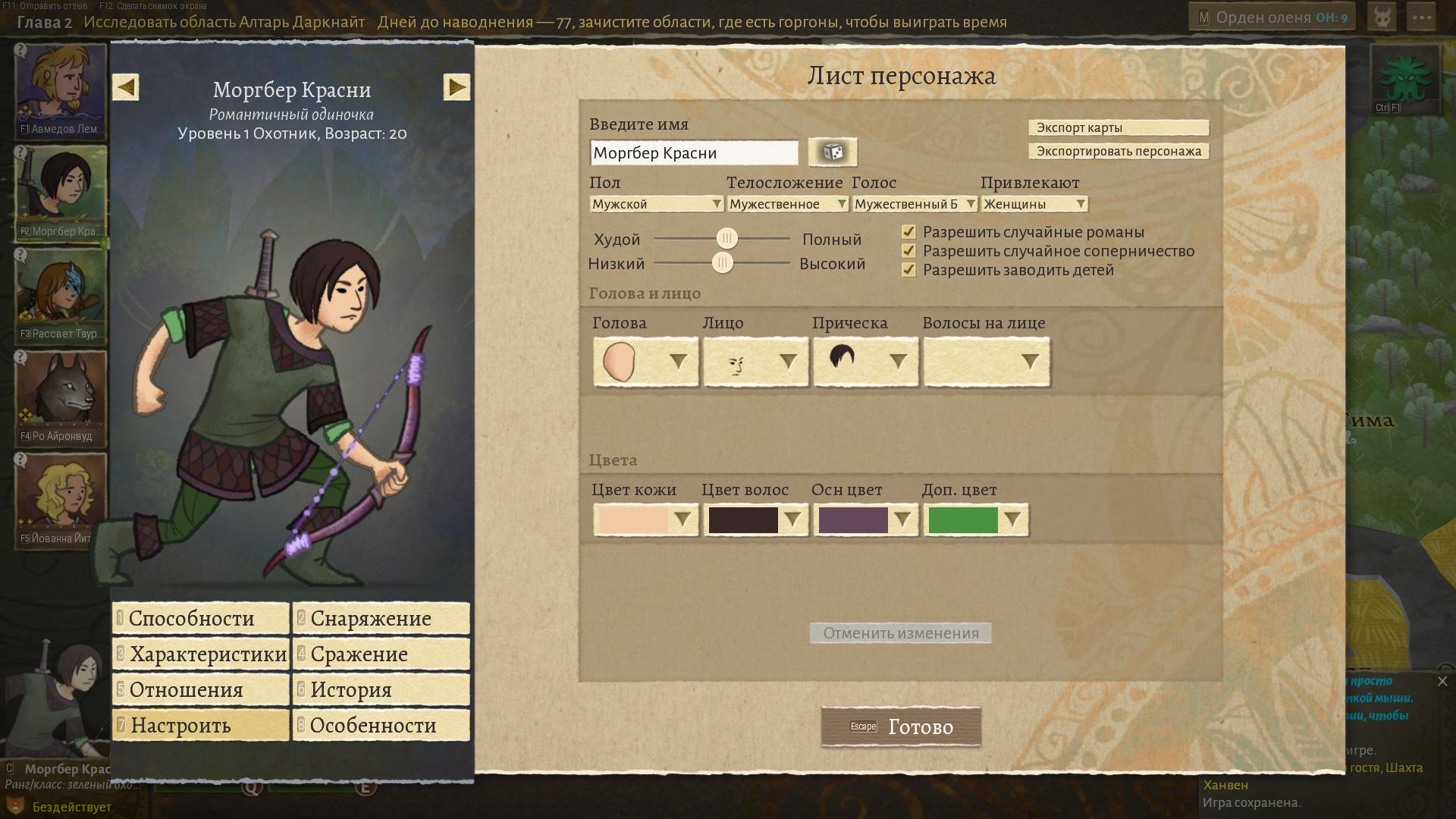Switch to next character with right arrow
The width and height of the screenshot is (1456, 819).
click(x=457, y=87)
